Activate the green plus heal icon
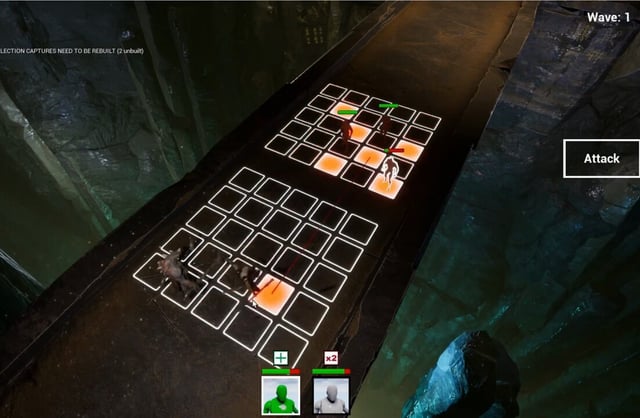Image resolution: width=640 pixels, height=418 pixels. [x=281, y=358]
